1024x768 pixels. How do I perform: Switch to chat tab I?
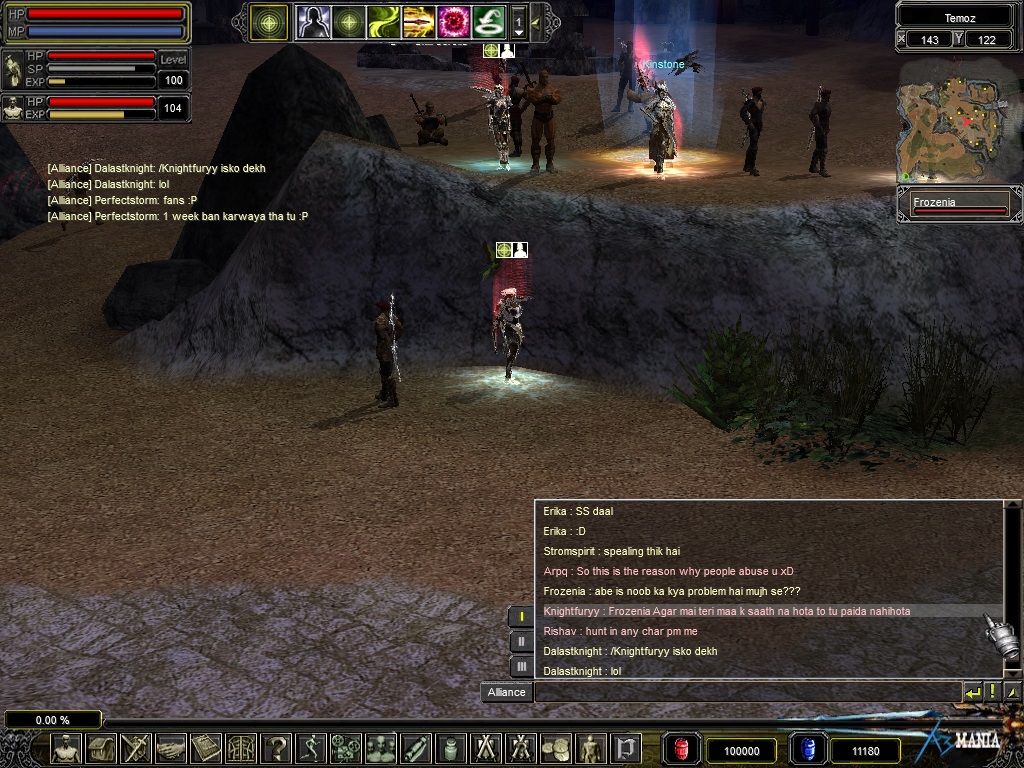[x=521, y=617]
